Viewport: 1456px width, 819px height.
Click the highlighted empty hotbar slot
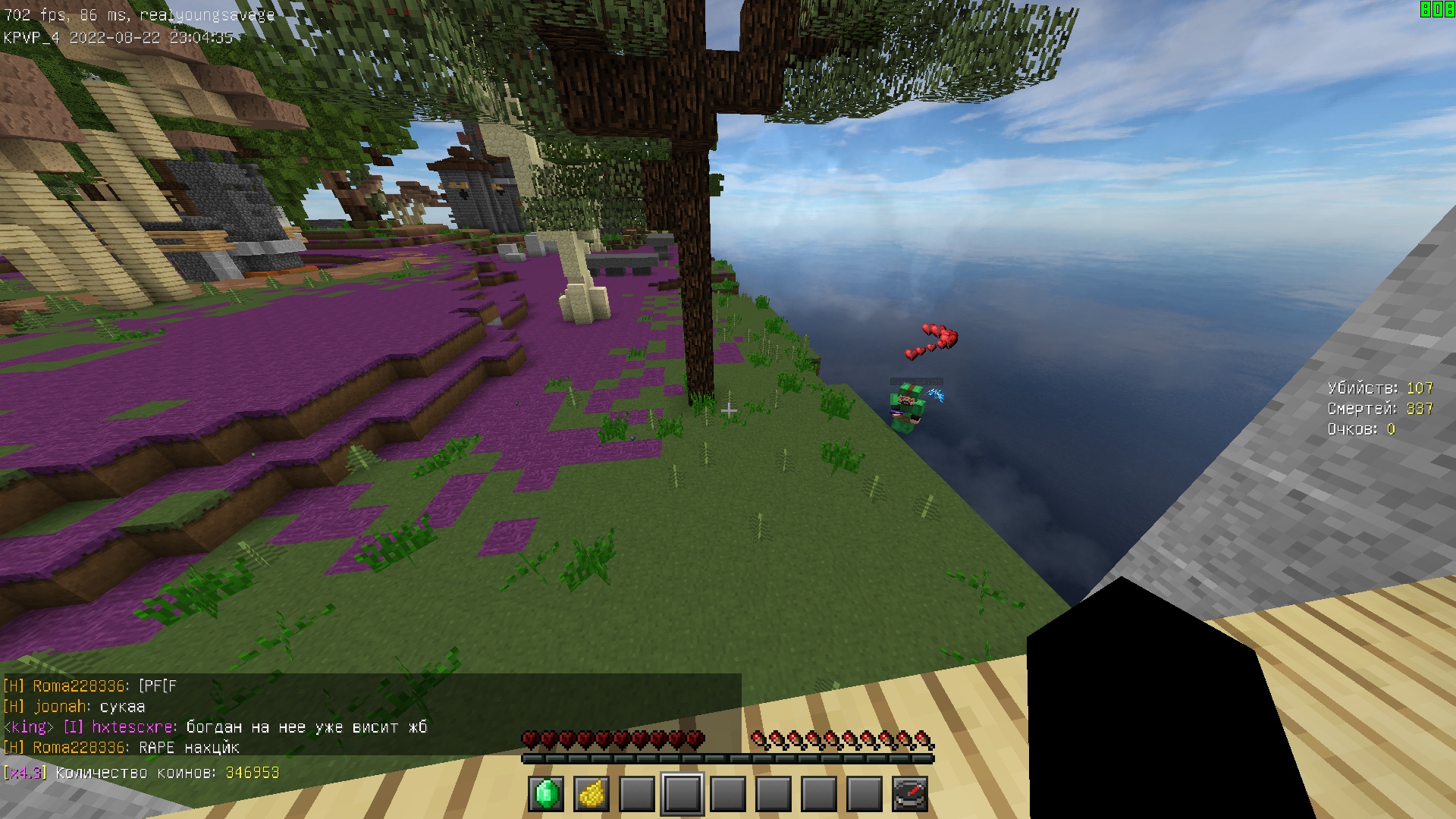(x=682, y=794)
